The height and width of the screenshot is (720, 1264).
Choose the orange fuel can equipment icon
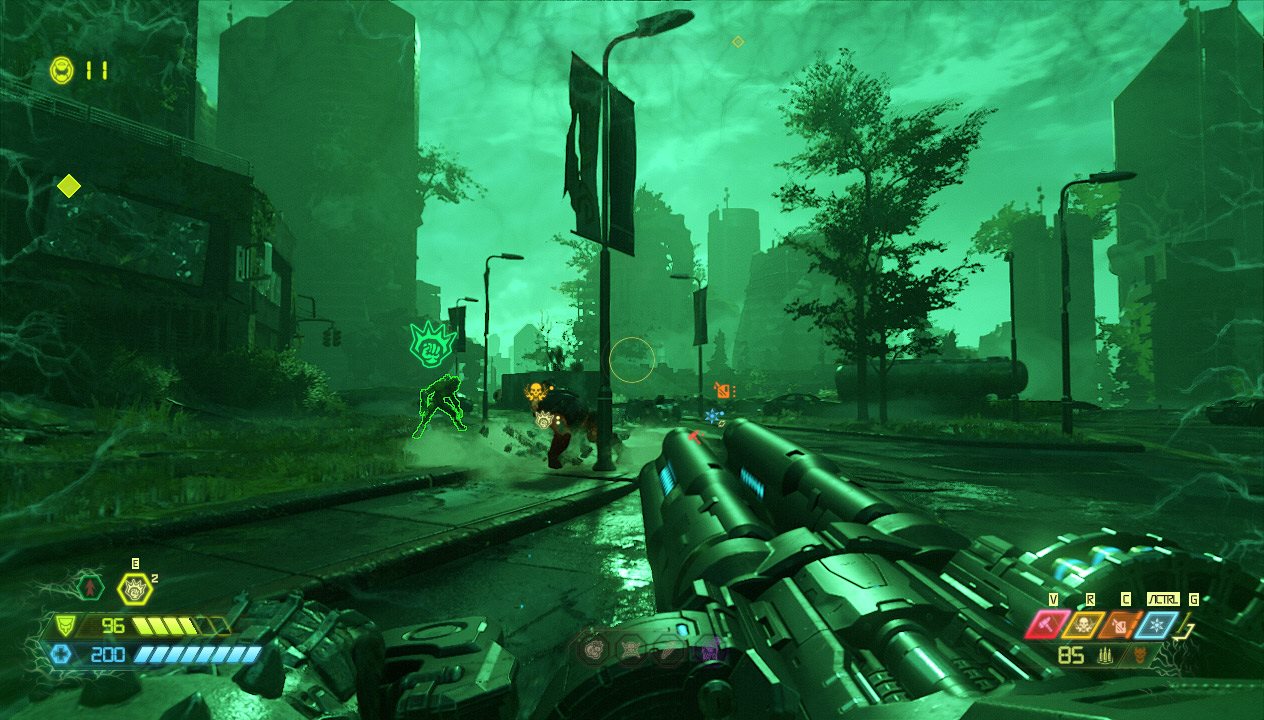pos(1120,625)
